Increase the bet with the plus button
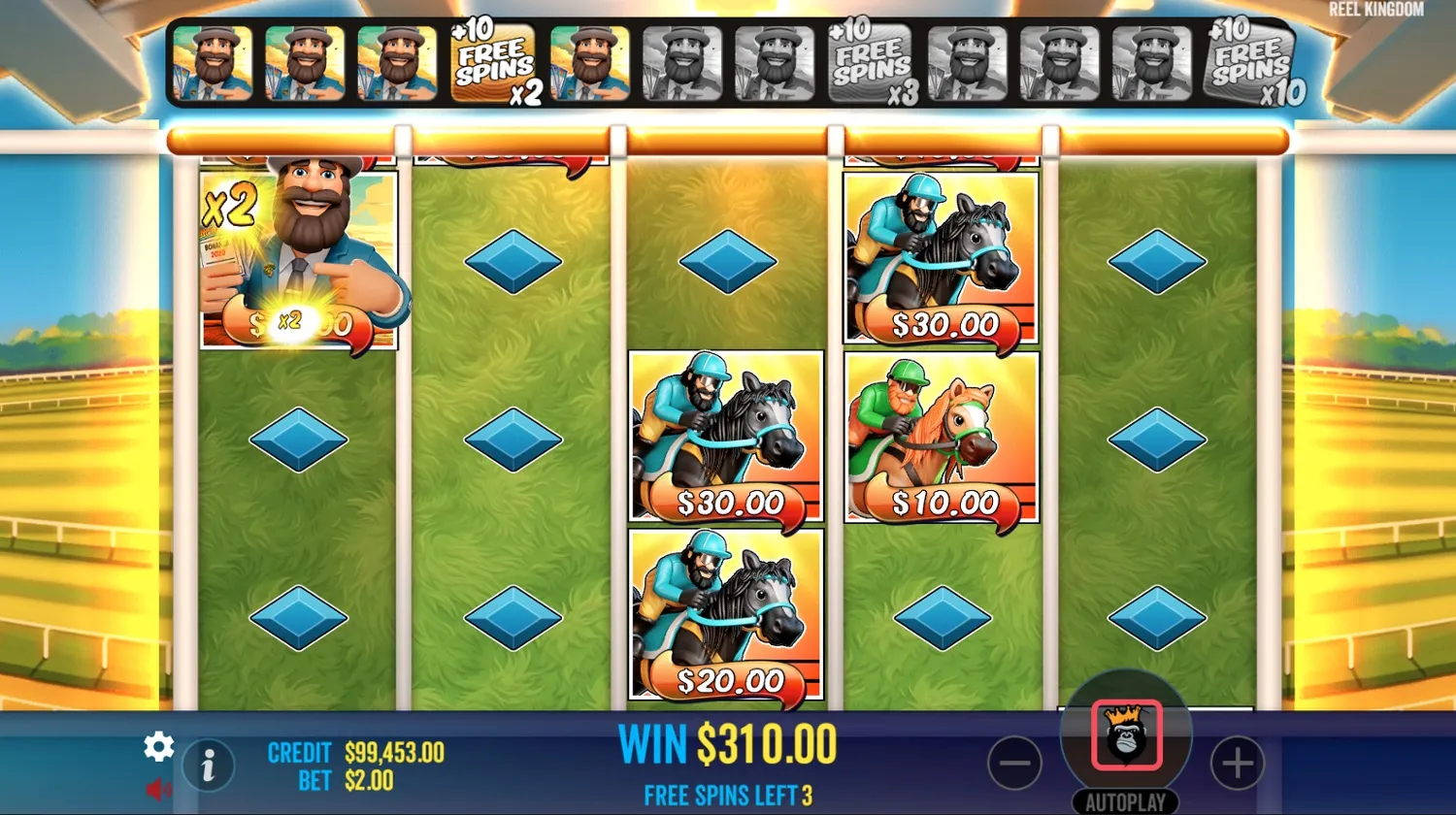 tap(1237, 765)
